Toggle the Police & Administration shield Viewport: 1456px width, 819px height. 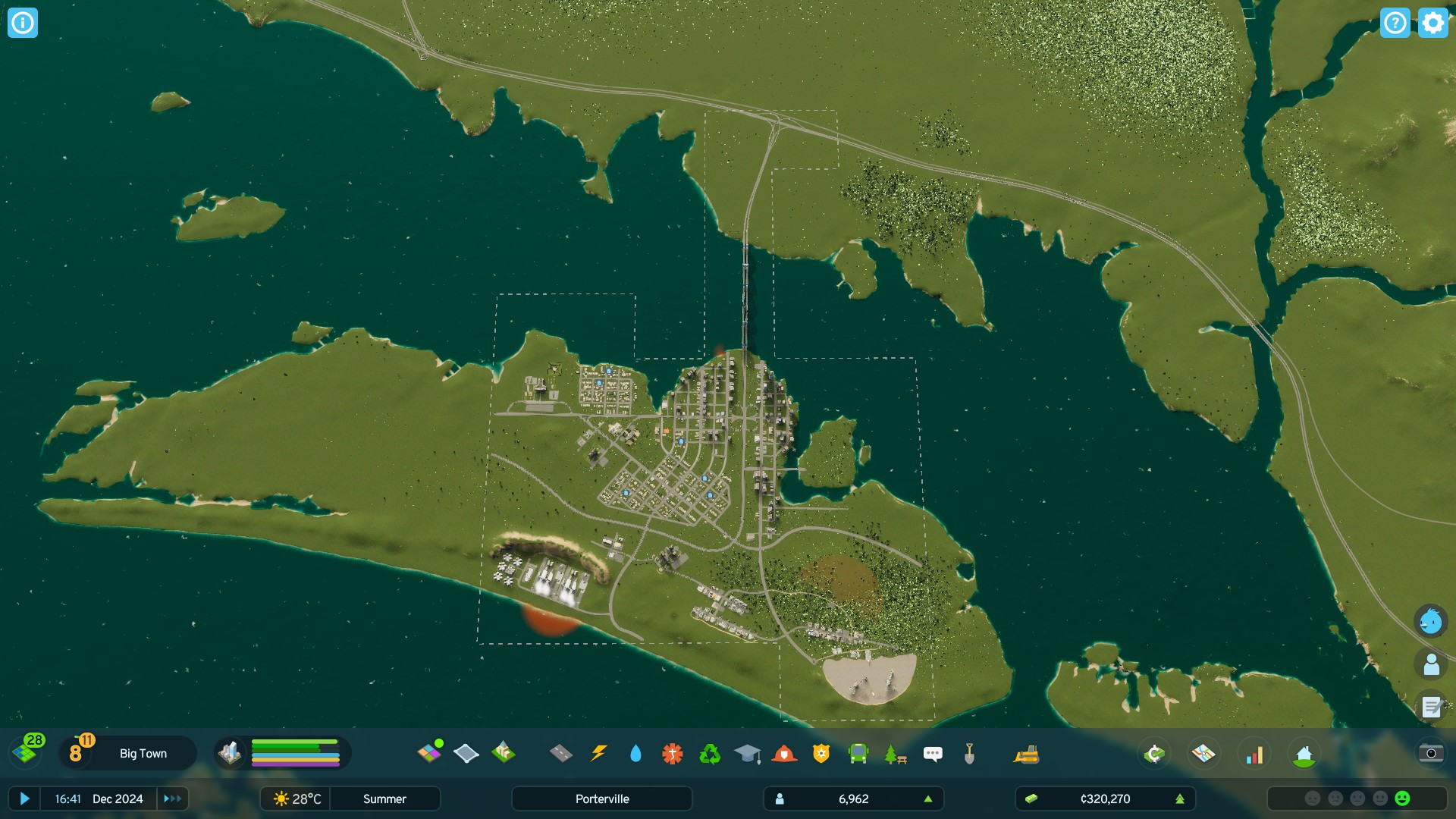pyautogui.click(x=822, y=753)
